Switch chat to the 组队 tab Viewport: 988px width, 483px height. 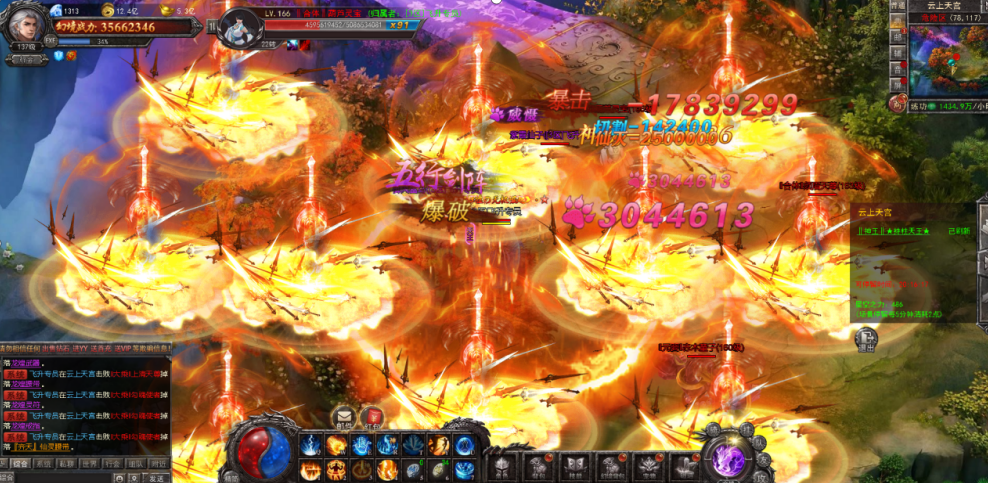135,464
